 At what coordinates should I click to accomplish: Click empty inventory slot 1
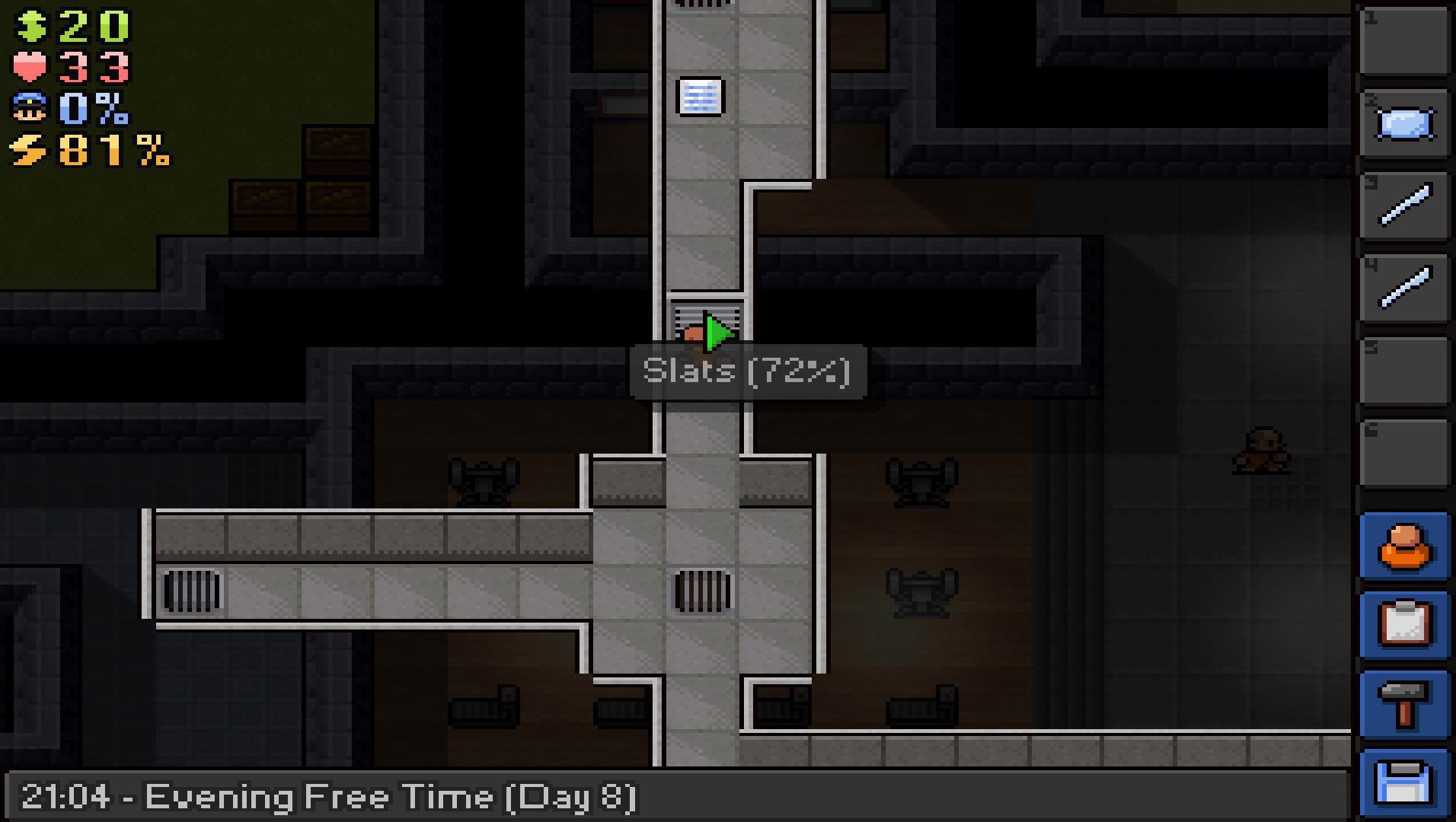[x=1405, y=42]
